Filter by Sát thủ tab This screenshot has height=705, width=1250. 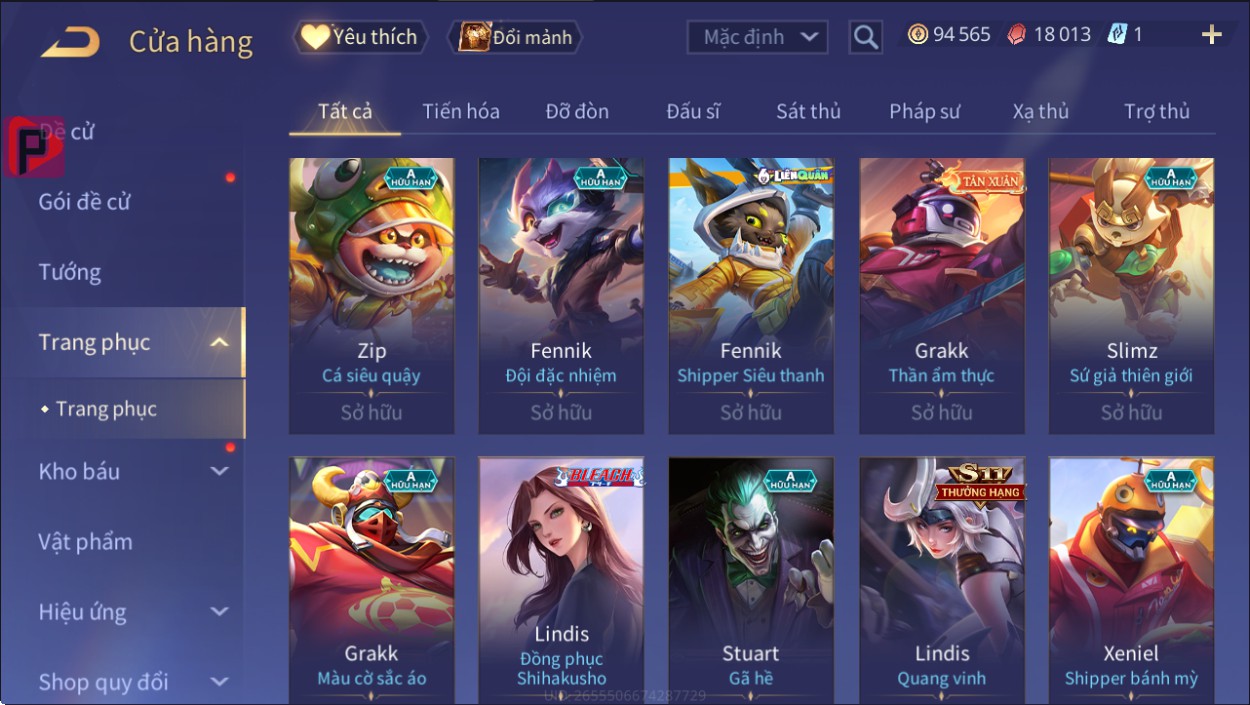[808, 112]
